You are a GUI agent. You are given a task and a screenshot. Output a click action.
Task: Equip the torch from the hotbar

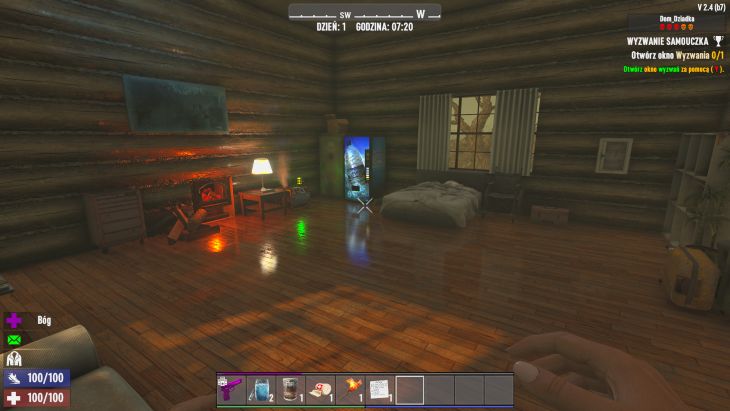[350, 389]
